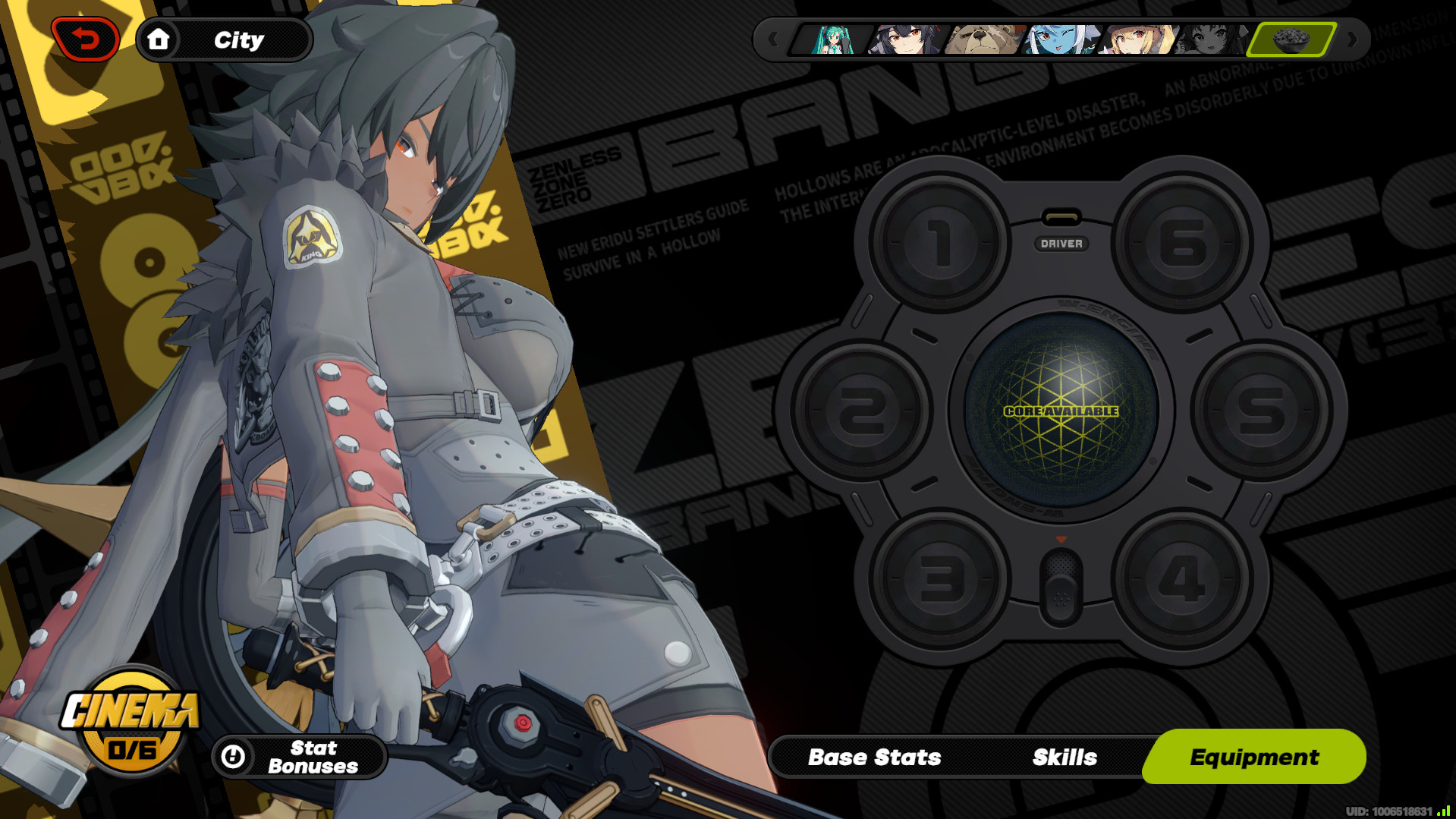
Task: Switch to the Skills tab
Action: point(1064,756)
